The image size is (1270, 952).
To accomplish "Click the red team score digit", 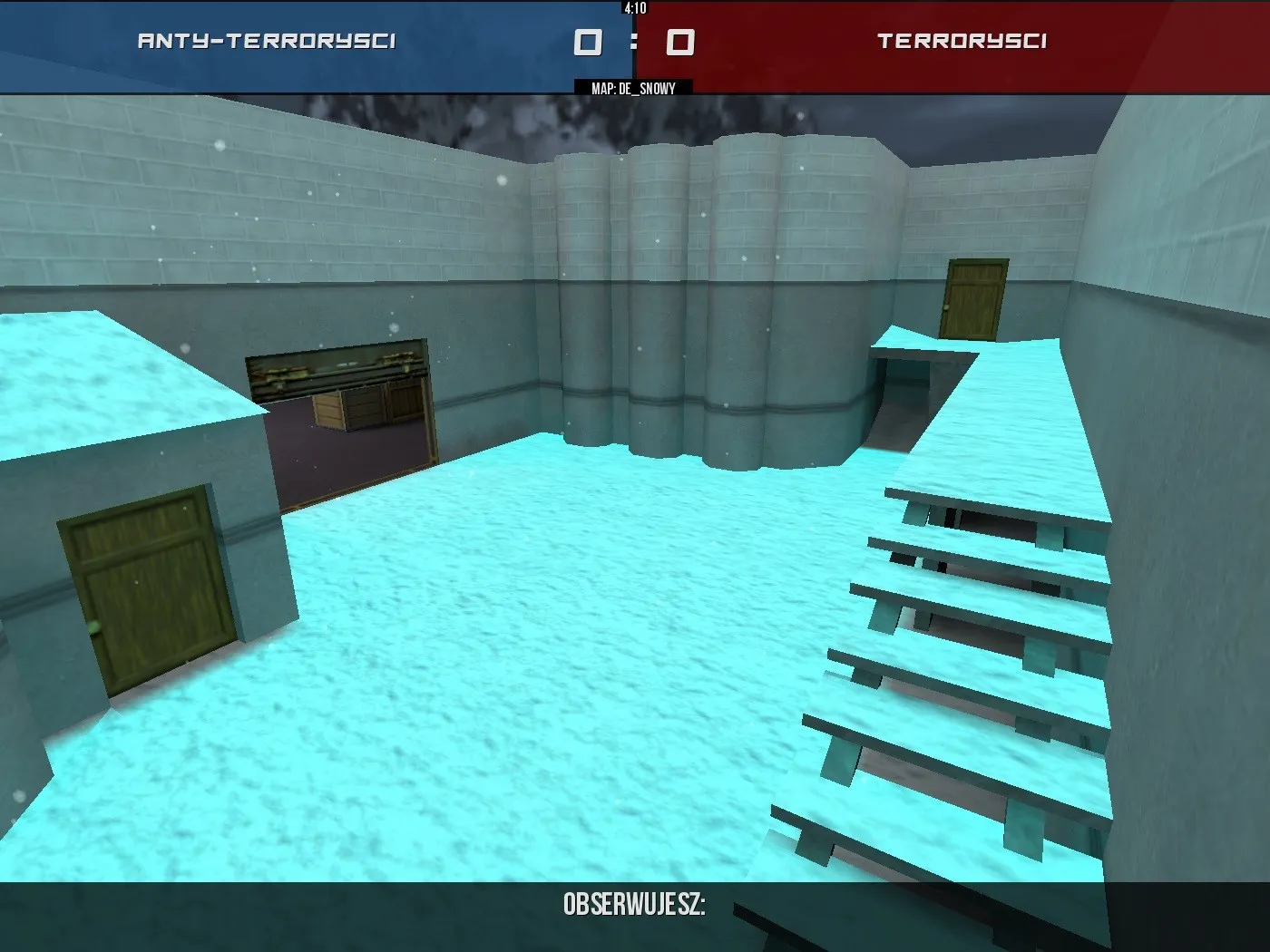I will point(682,40).
